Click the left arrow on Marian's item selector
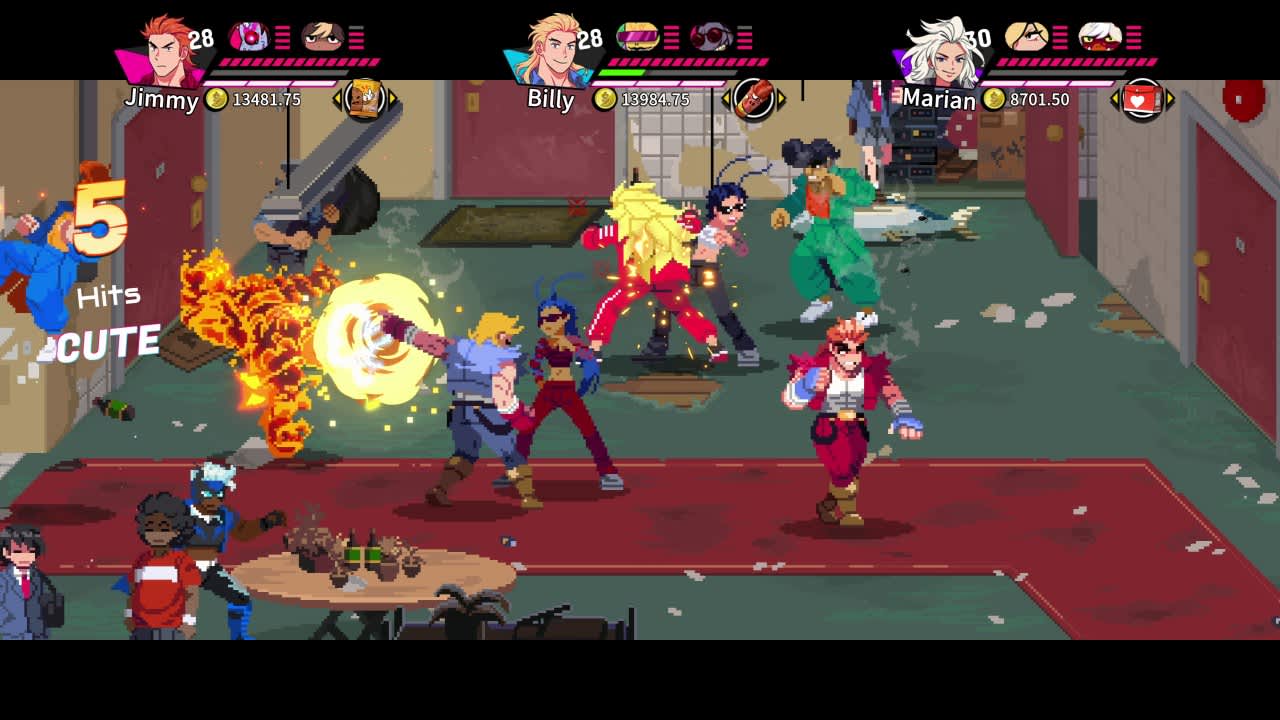Viewport: 1280px width, 720px height. click(1113, 98)
